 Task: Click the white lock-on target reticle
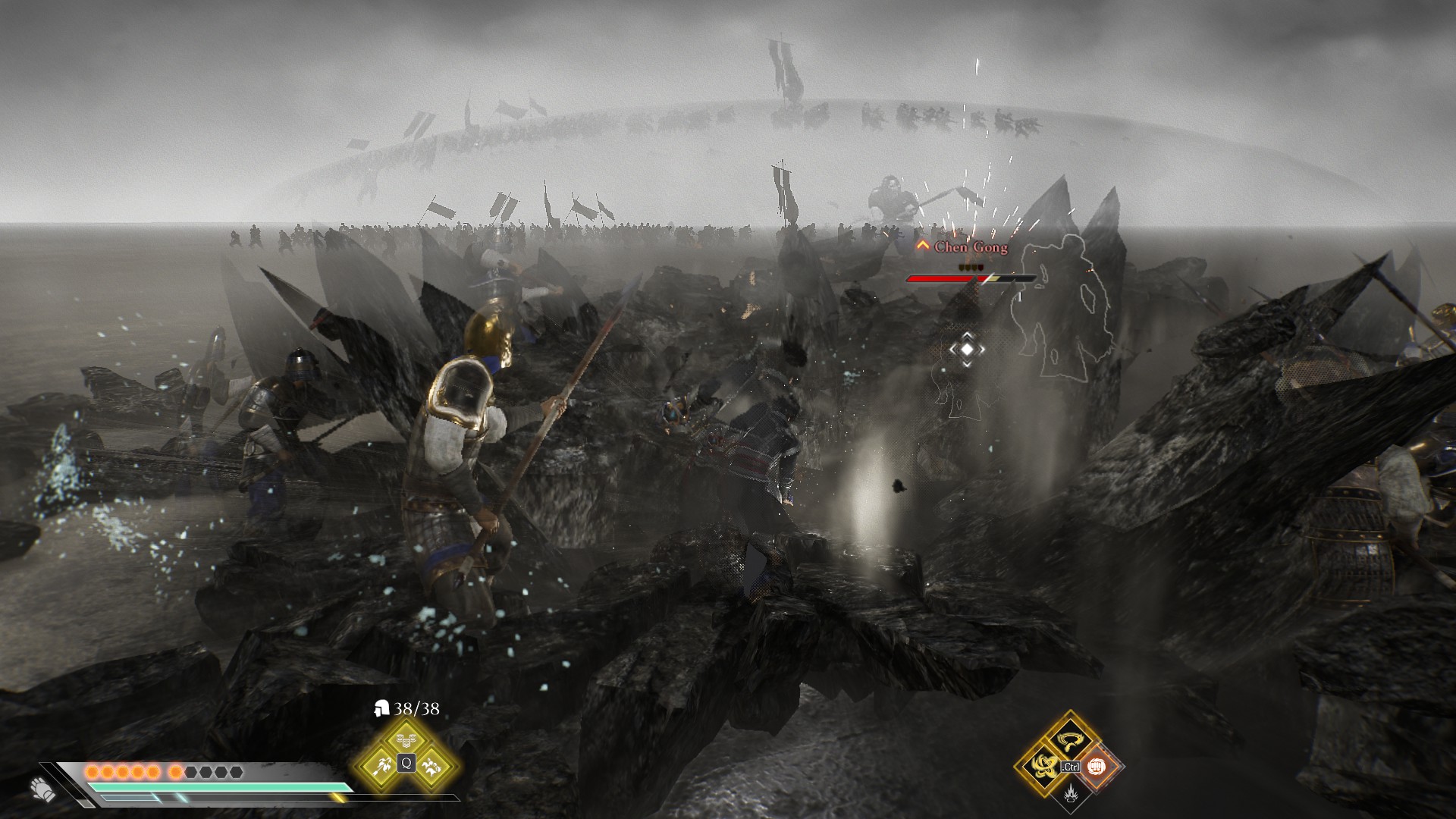[x=967, y=349]
